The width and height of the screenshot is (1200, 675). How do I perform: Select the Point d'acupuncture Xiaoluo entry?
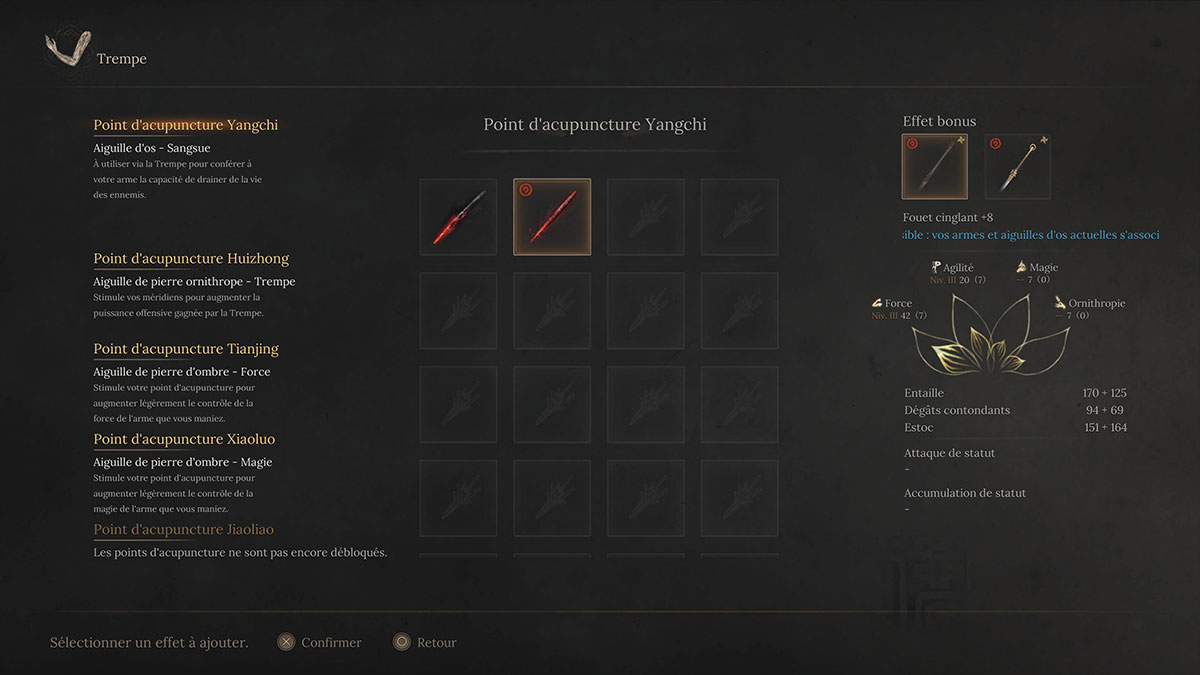tap(184, 439)
